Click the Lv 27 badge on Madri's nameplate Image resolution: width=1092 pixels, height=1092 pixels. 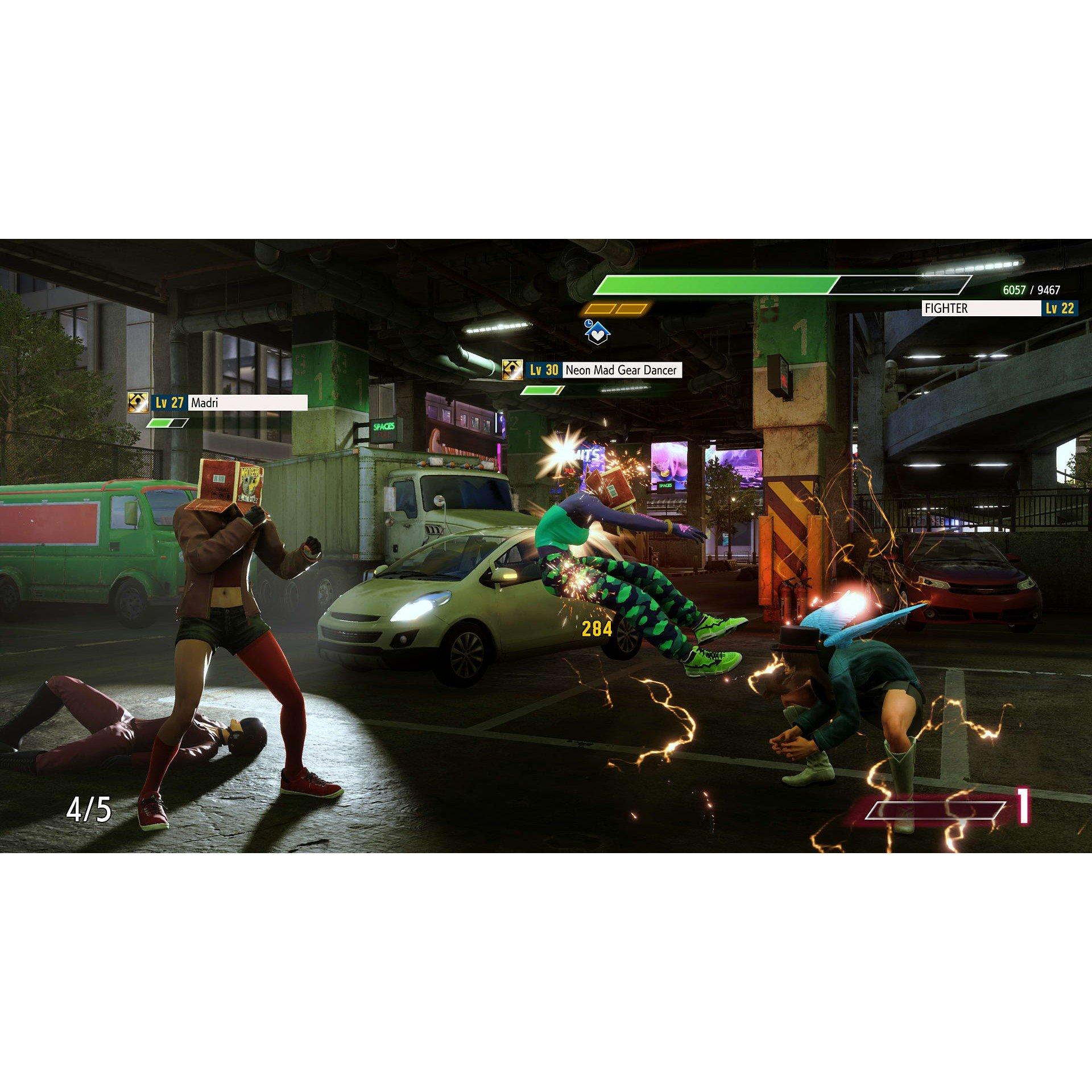[169, 402]
